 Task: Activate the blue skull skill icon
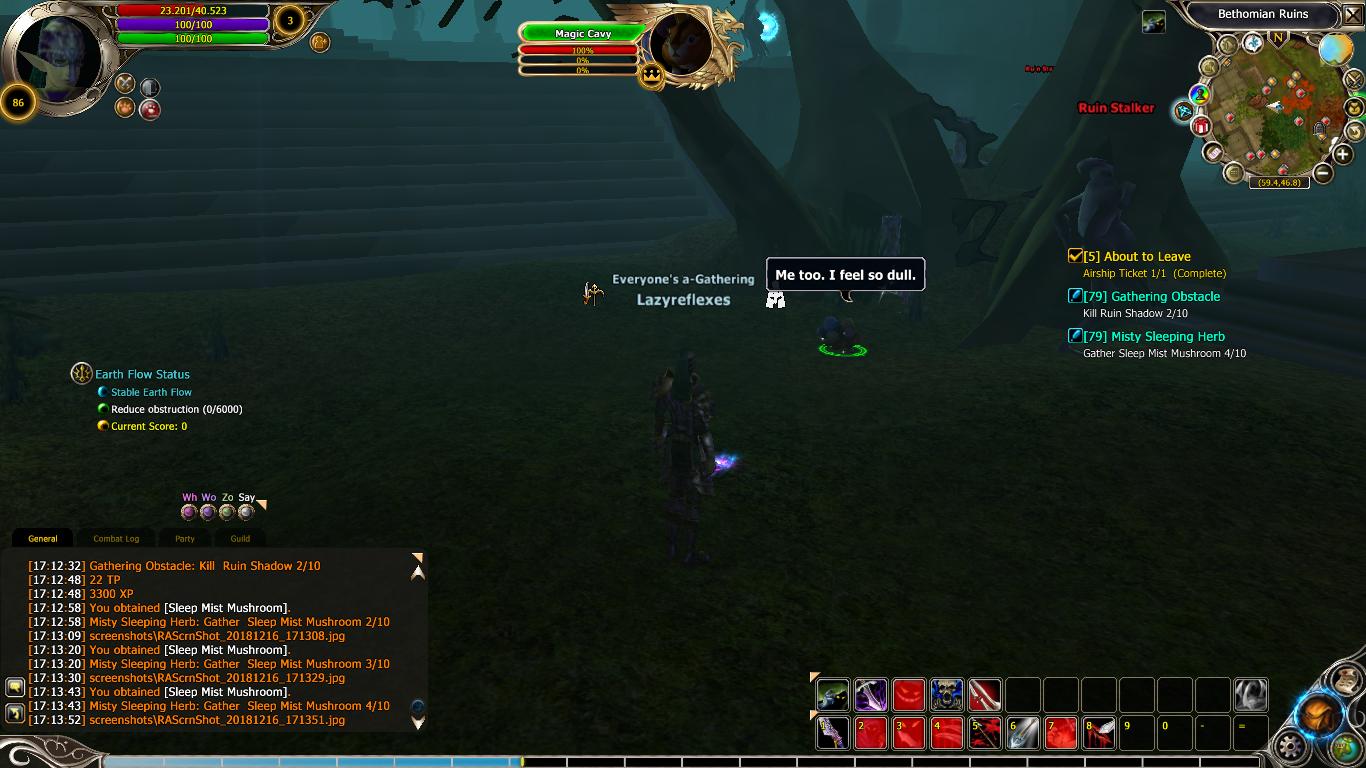pyautogui.click(x=946, y=694)
